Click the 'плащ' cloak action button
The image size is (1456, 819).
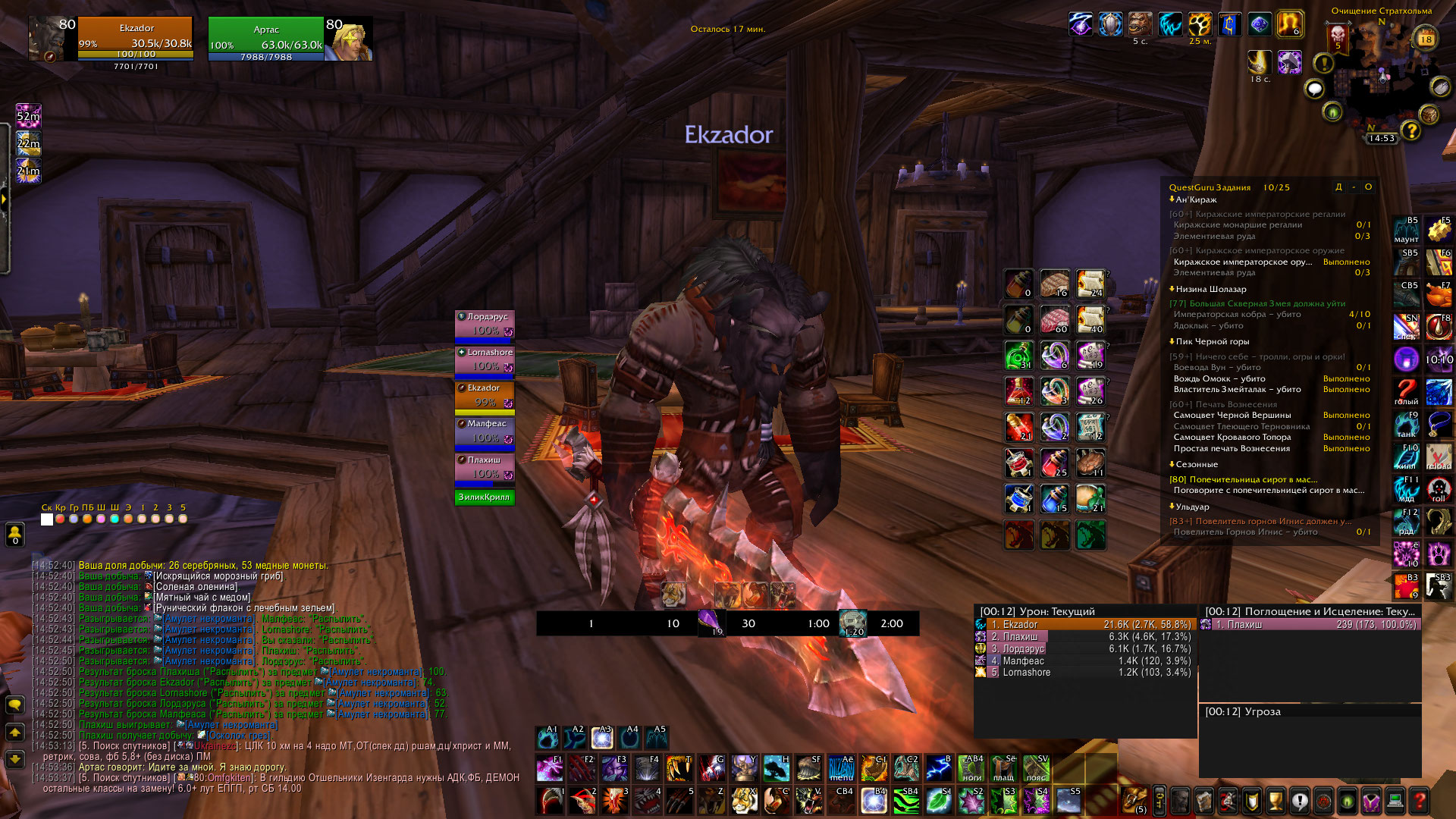1003,768
